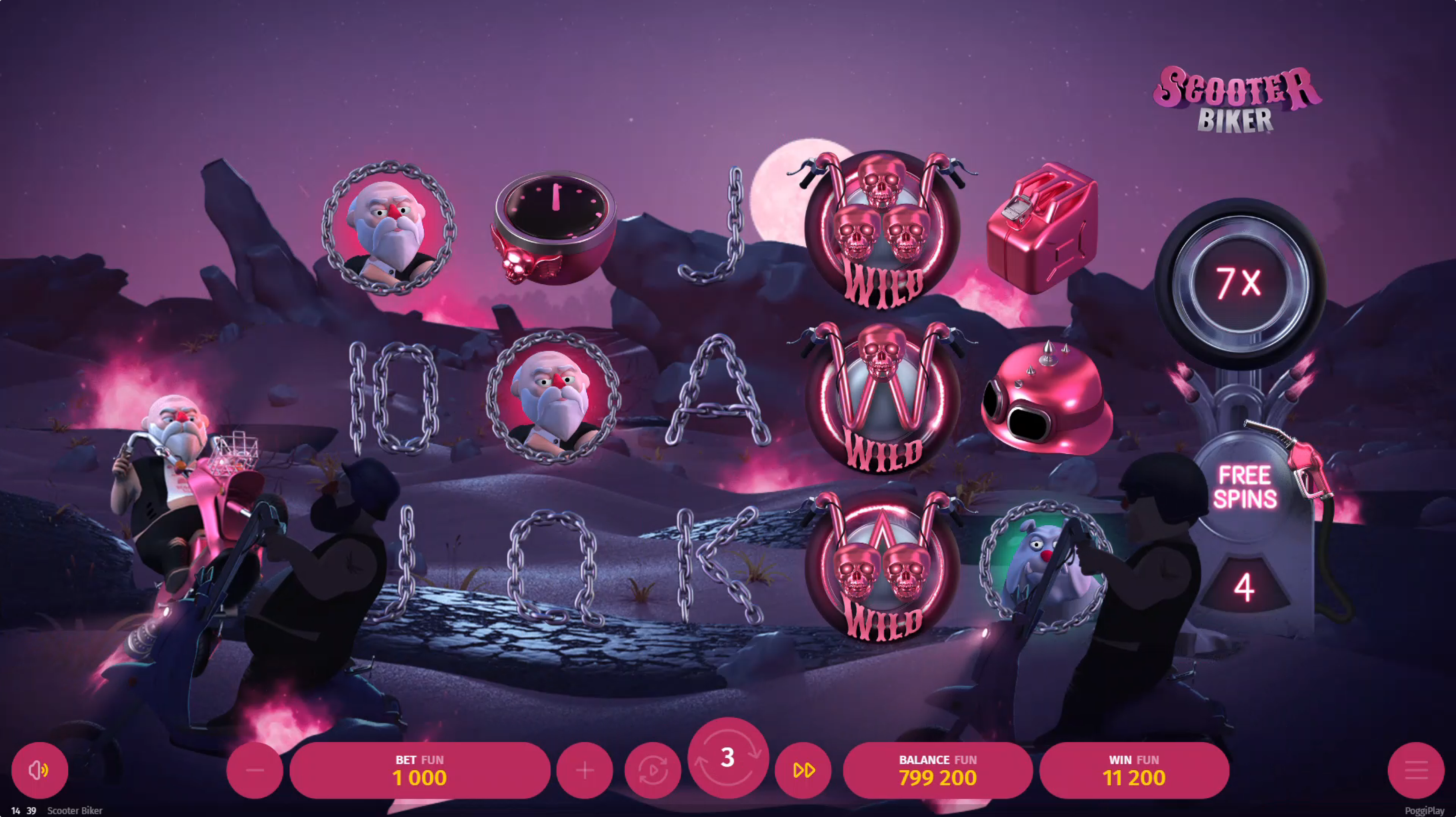Open the hamburger game menu

pos(1415,770)
